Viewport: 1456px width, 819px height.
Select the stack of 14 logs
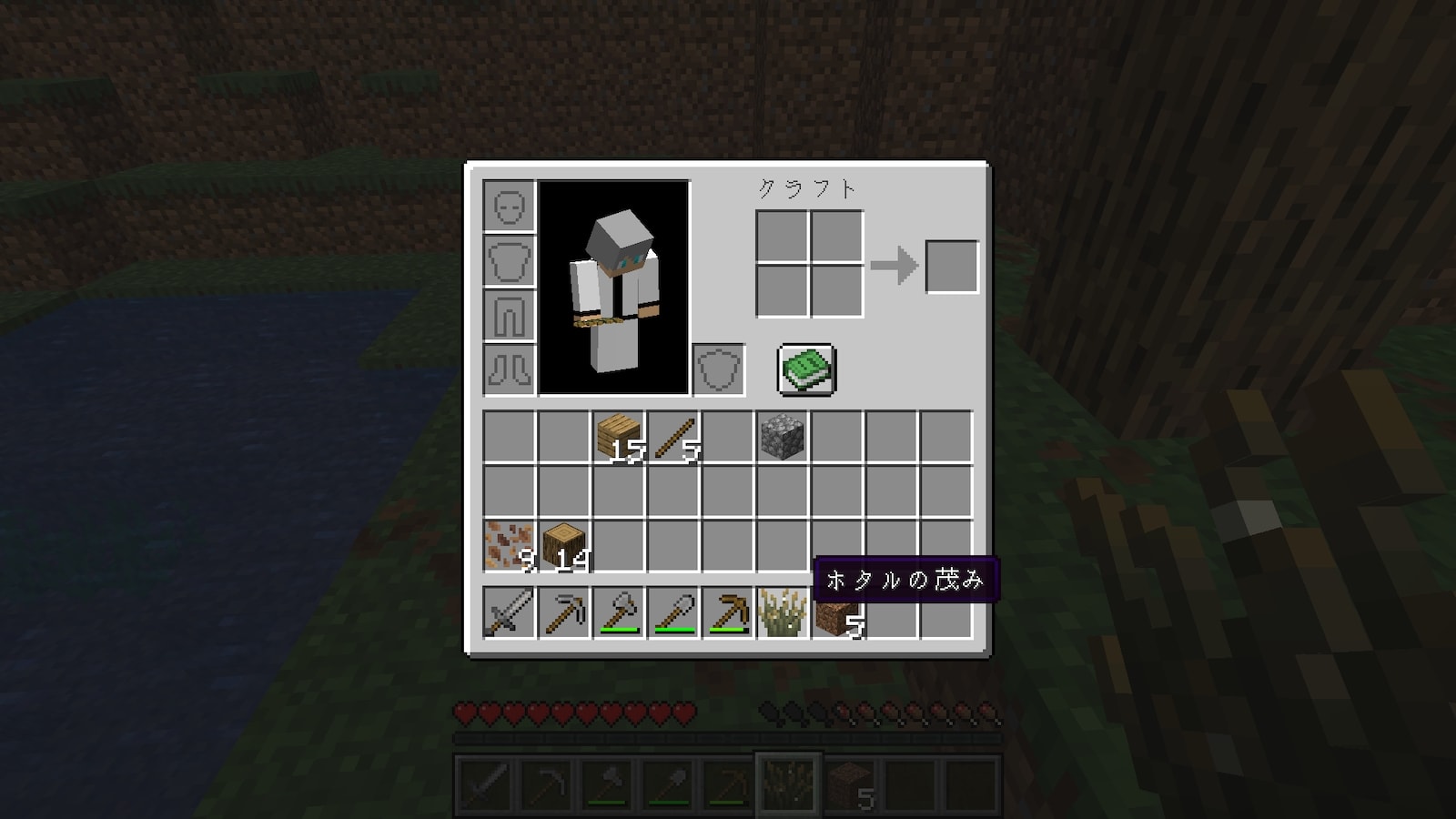tap(564, 546)
